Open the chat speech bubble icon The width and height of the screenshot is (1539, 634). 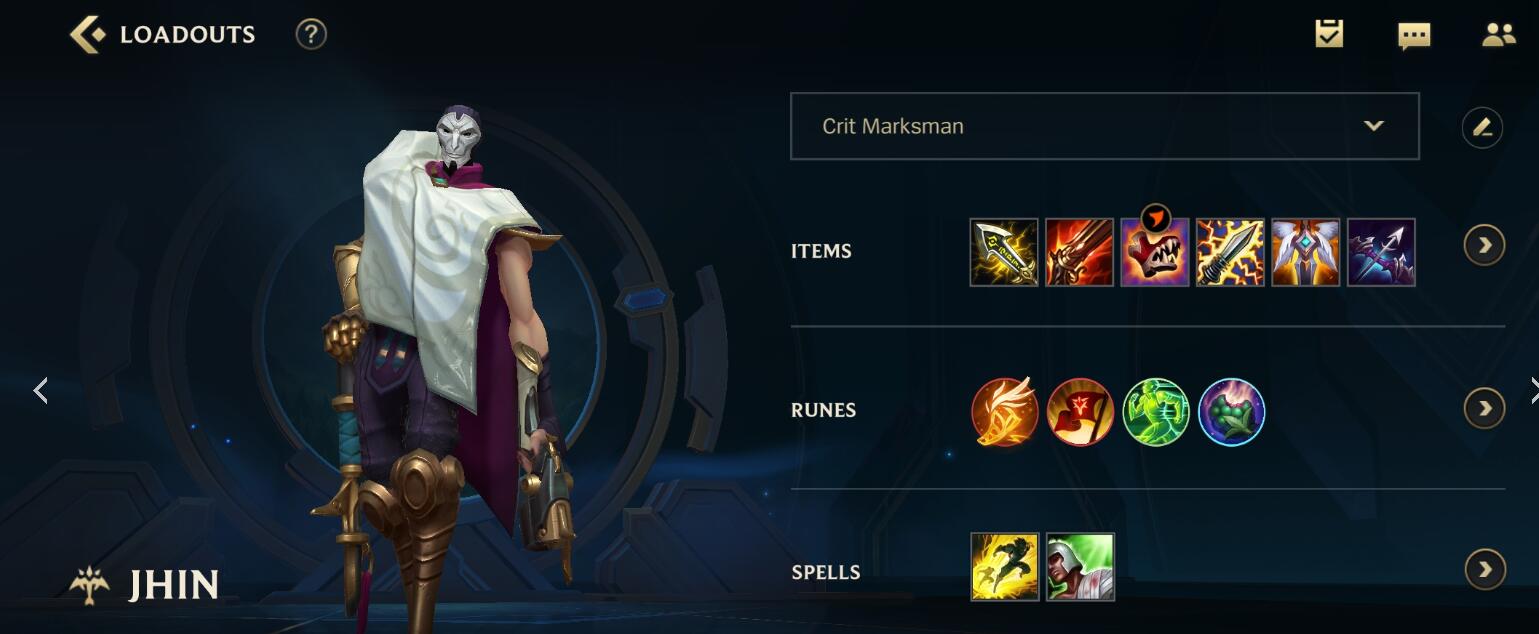pos(1413,36)
